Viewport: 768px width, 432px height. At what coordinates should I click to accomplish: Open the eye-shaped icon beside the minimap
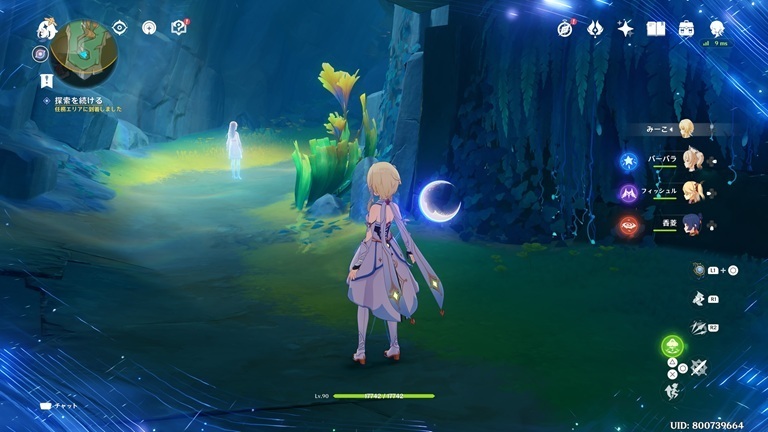[x=120, y=28]
